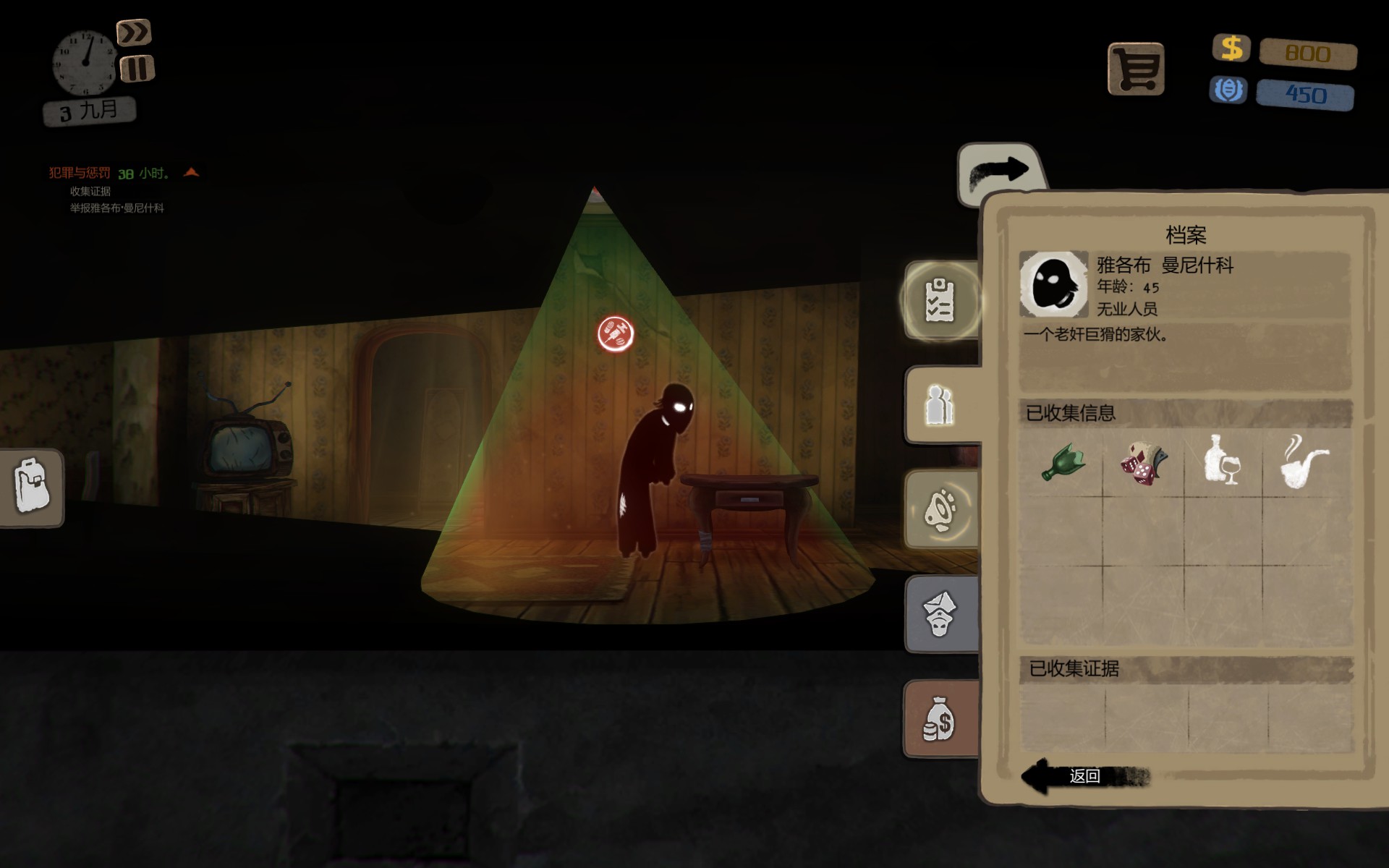Click the red action icon above the tenant
This screenshot has width=1389, height=868.
click(616, 333)
